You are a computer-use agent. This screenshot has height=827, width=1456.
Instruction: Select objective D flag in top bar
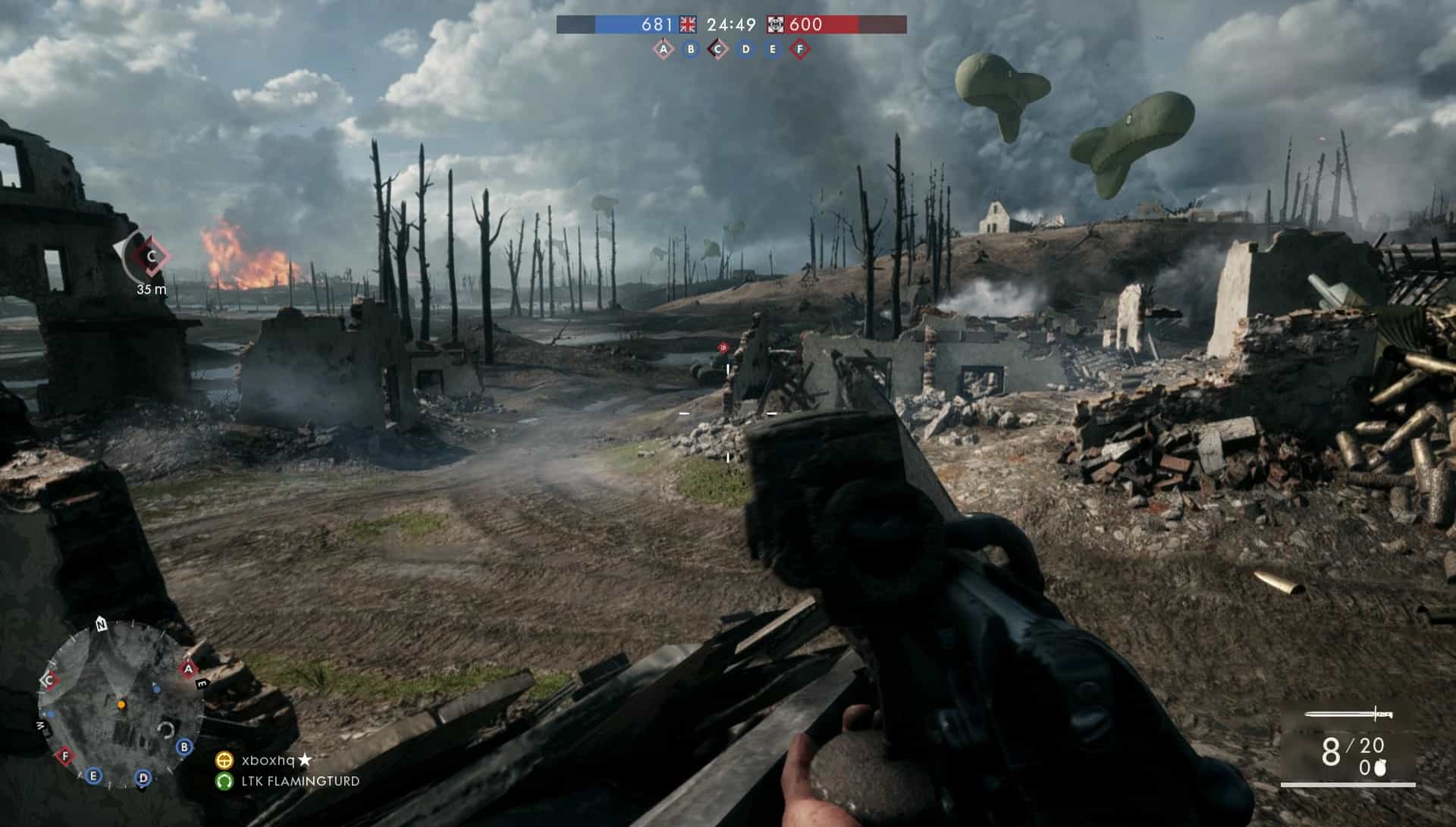click(x=745, y=49)
